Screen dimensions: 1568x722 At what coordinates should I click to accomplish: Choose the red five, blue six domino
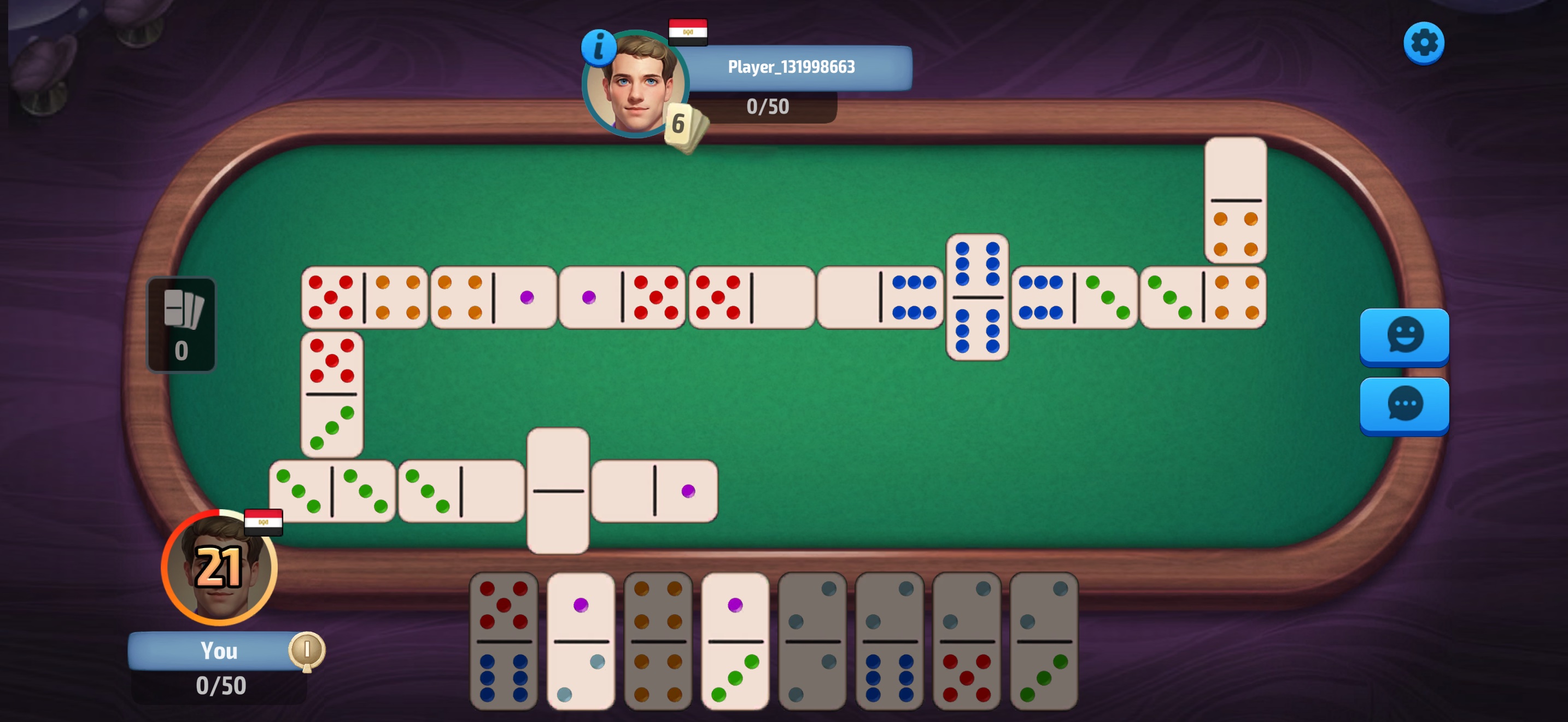click(504, 641)
